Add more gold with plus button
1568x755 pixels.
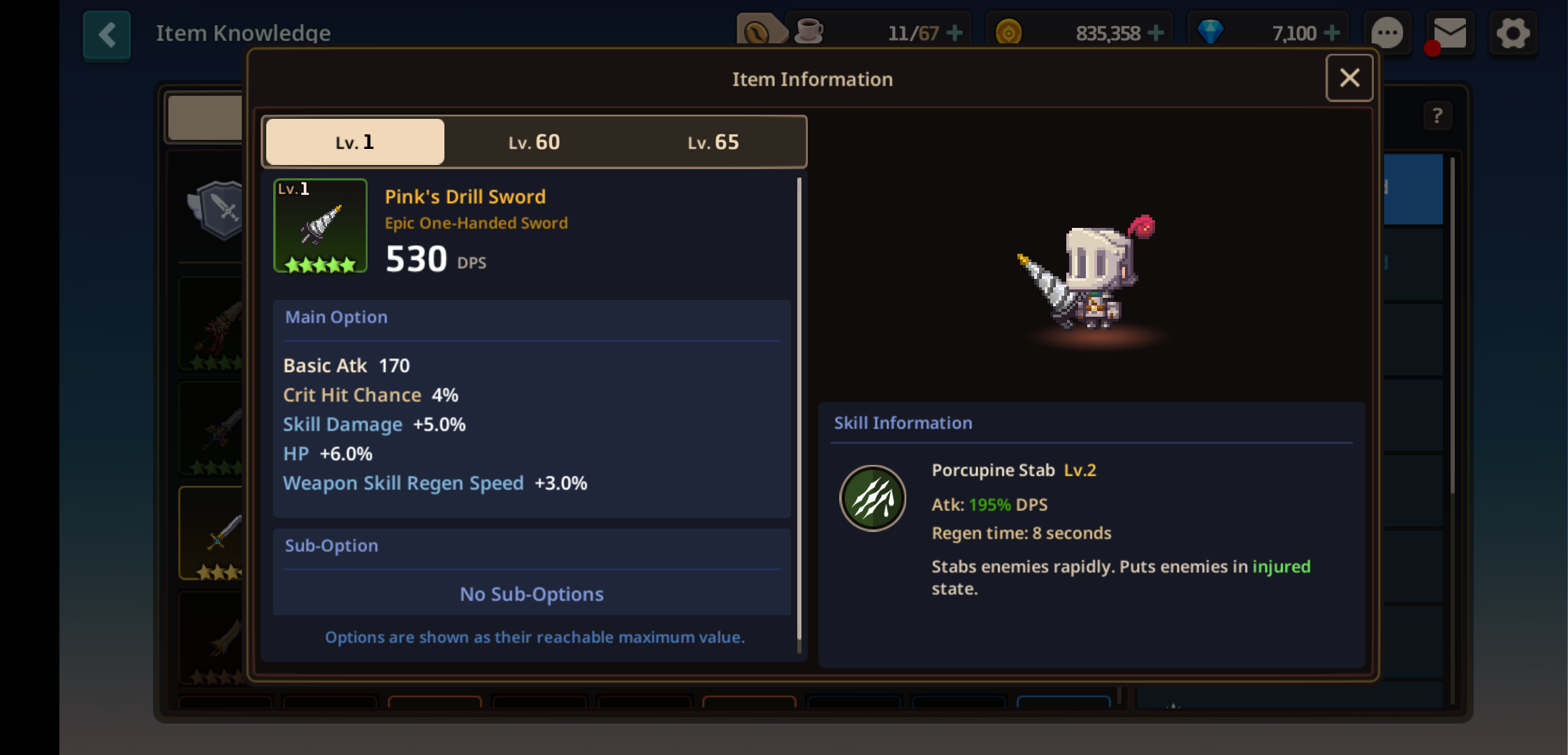[x=1156, y=33]
